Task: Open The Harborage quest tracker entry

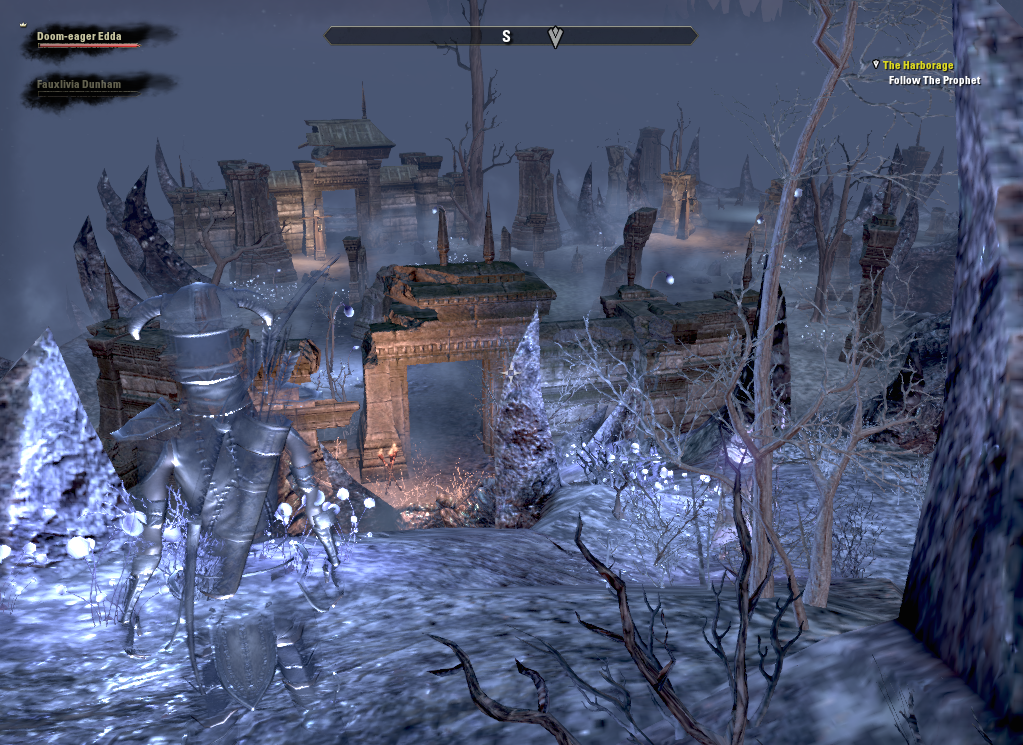Action: coord(917,66)
